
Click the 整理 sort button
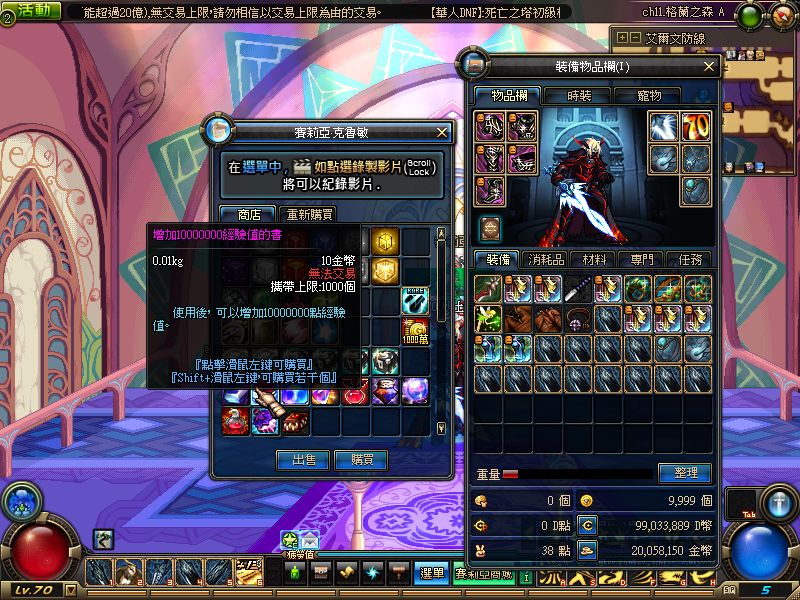tap(685, 472)
